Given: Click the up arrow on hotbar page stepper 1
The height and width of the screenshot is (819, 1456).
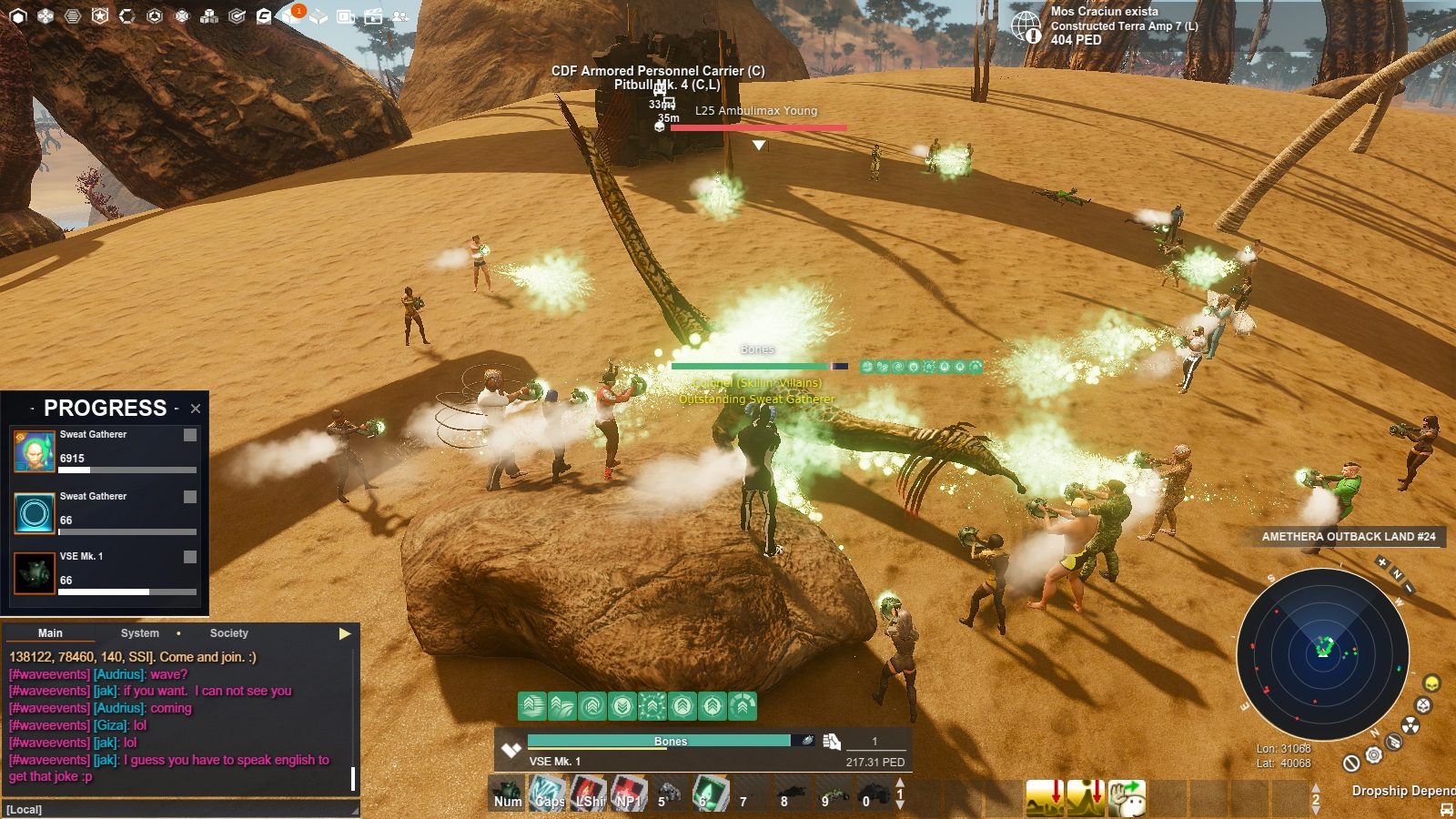Looking at the screenshot, I should coord(900,782).
